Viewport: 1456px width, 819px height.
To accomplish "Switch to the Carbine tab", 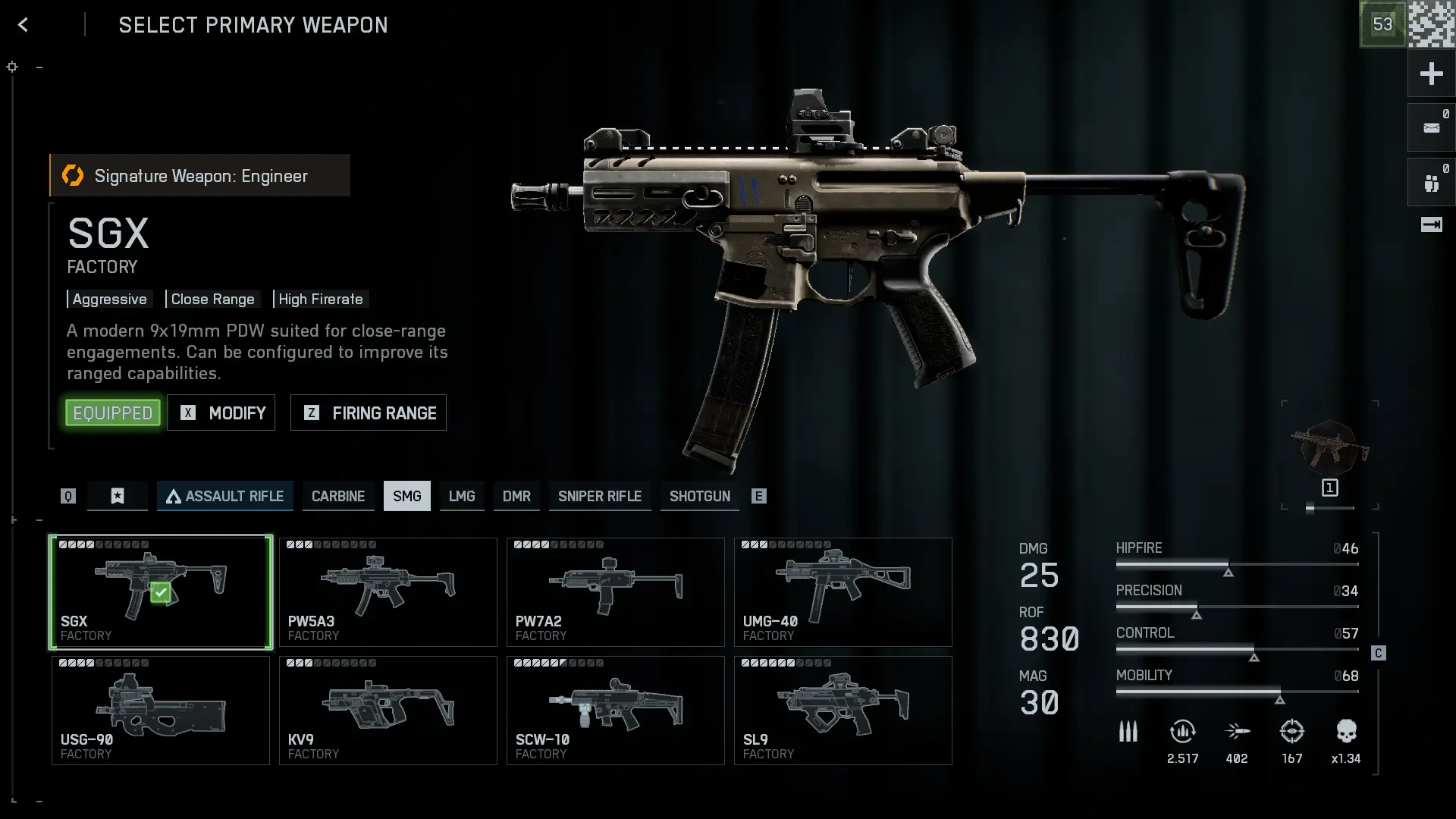I will [338, 496].
